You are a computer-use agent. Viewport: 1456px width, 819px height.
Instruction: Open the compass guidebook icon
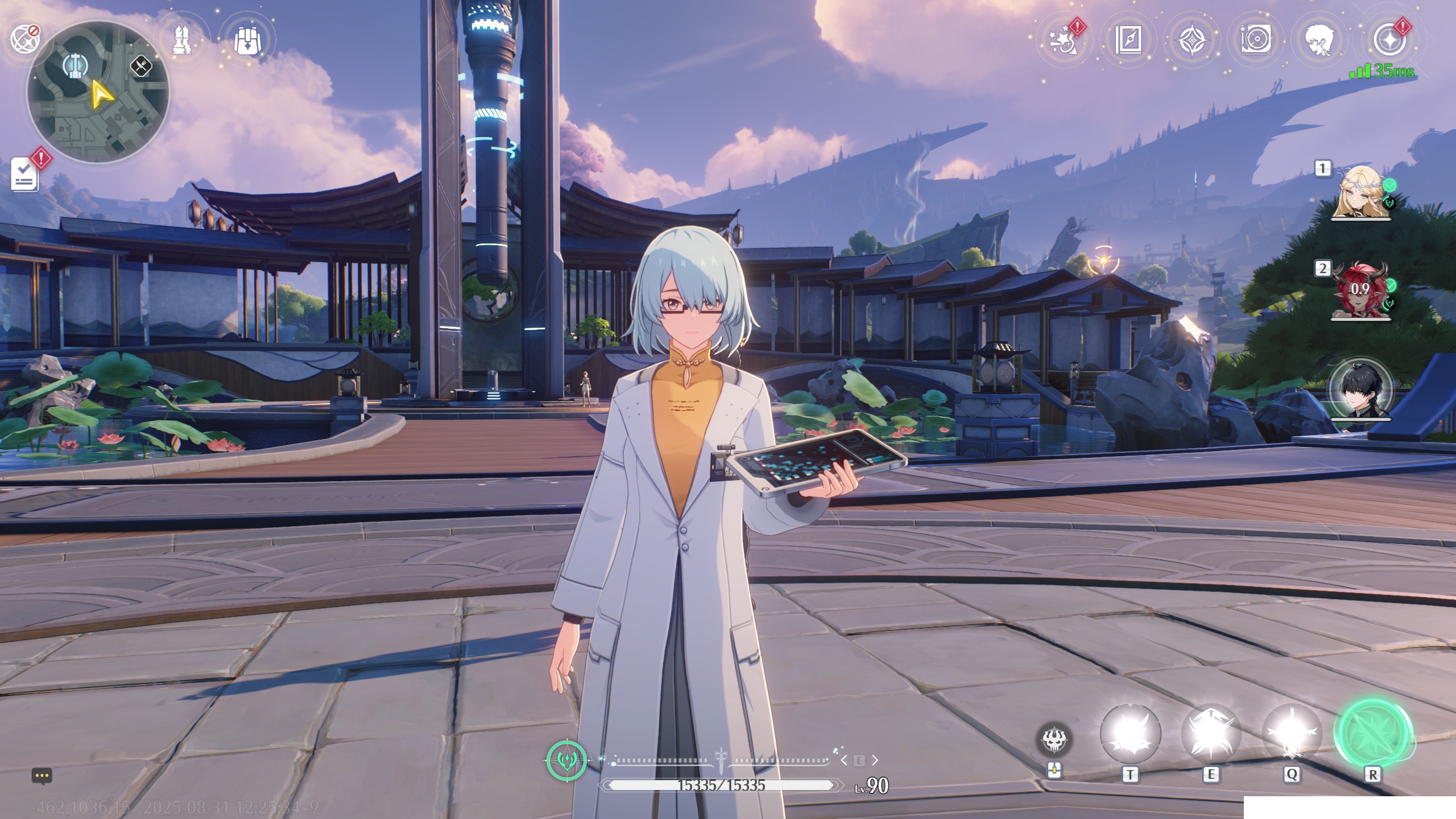(x=1128, y=40)
